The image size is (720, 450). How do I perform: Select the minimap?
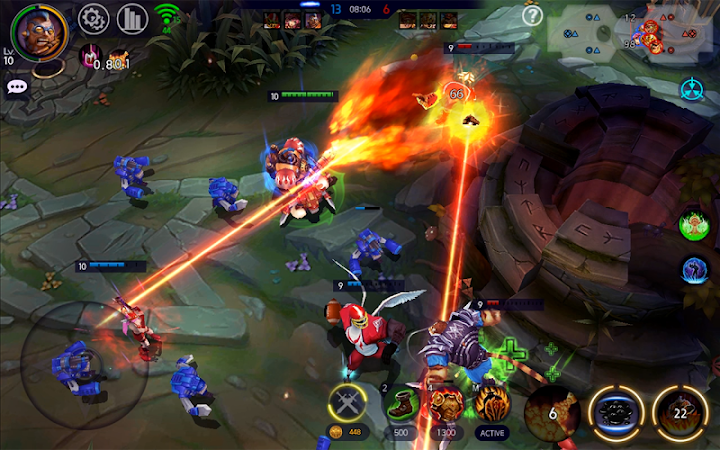pos(632,31)
